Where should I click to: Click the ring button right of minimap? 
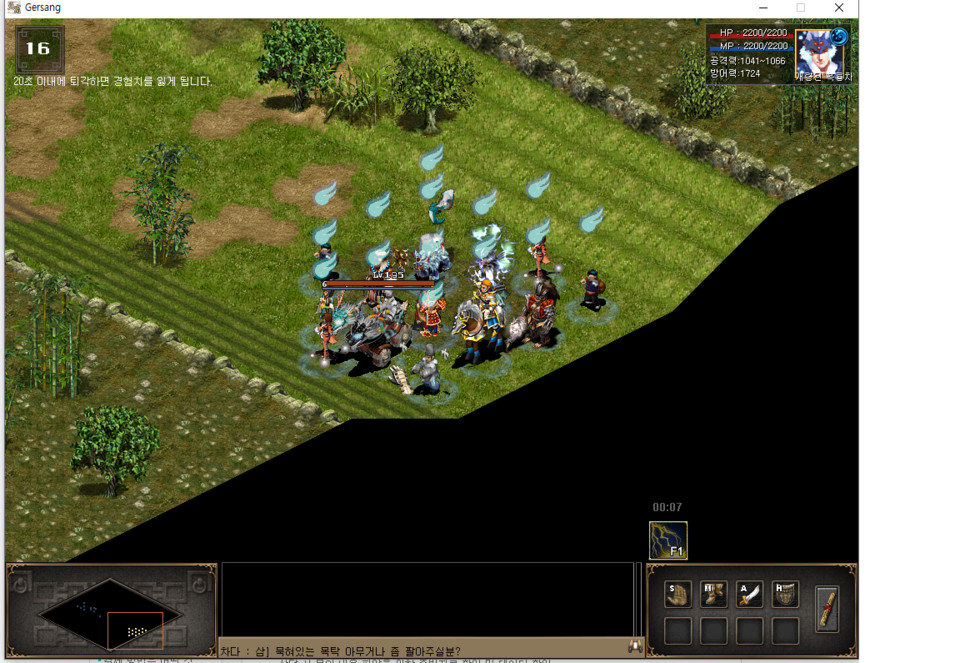pyautogui.click(x=201, y=585)
